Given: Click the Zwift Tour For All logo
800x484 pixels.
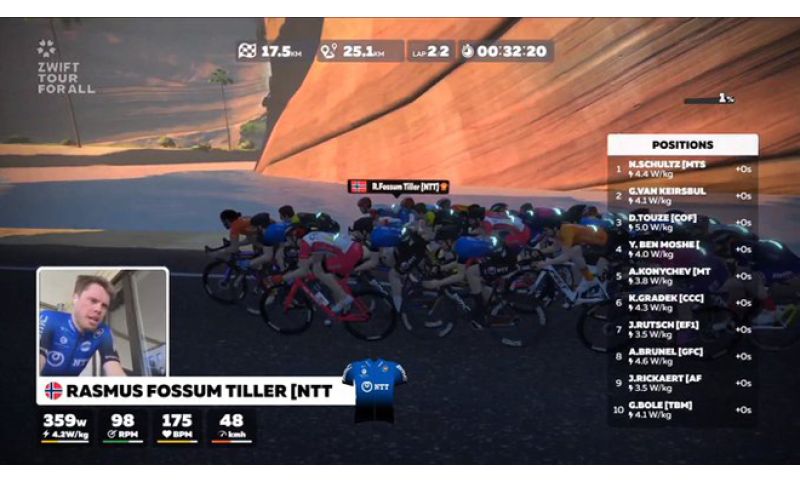Looking at the screenshot, I should coord(64,67).
